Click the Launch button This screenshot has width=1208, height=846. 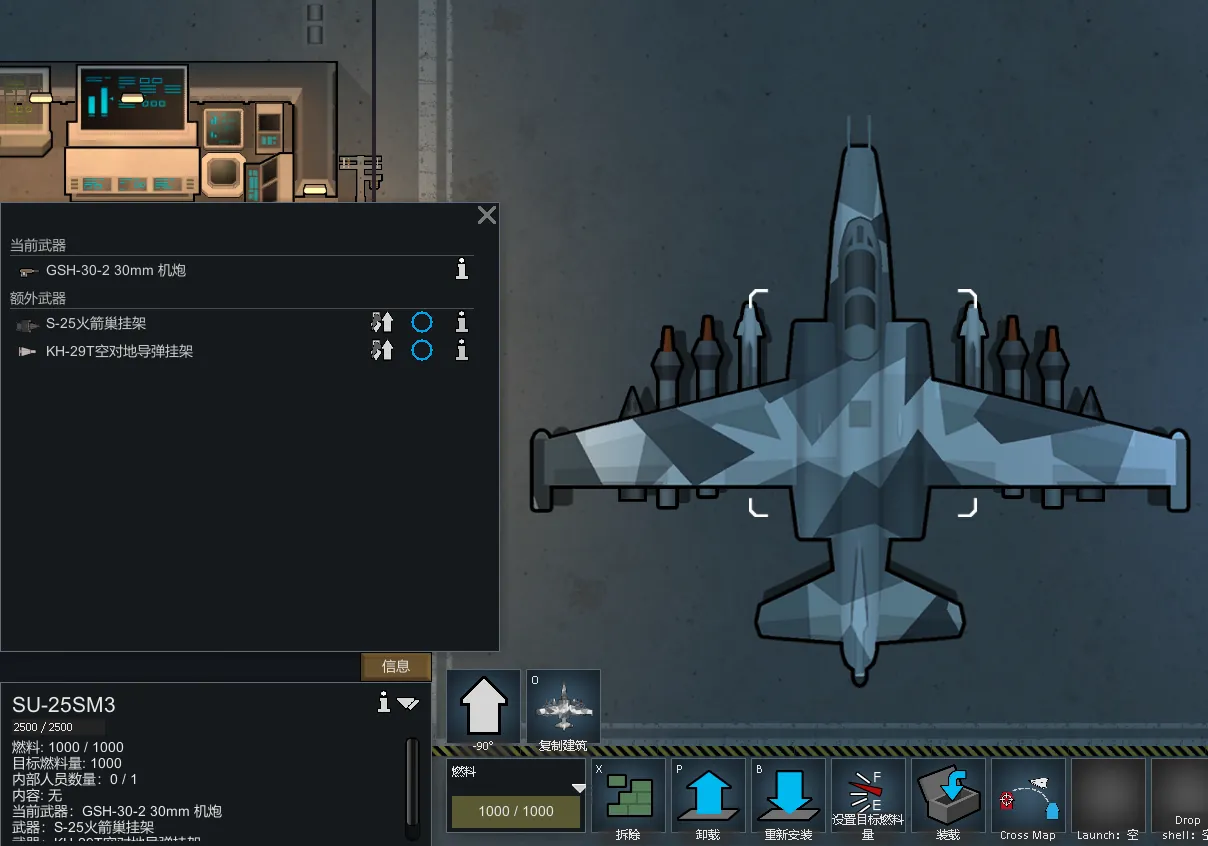(x=1108, y=796)
